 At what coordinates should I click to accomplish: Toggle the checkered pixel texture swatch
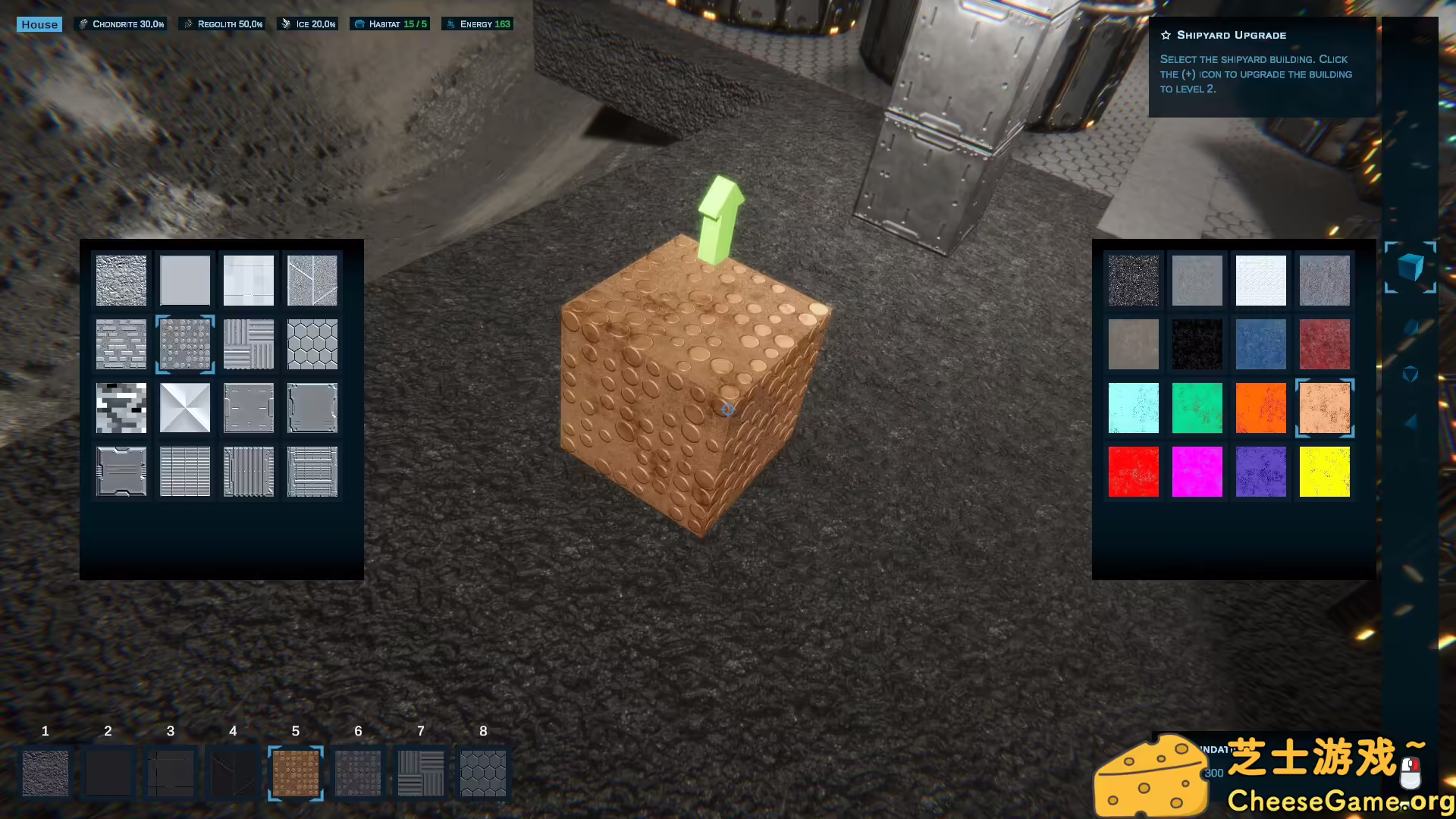click(121, 407)
